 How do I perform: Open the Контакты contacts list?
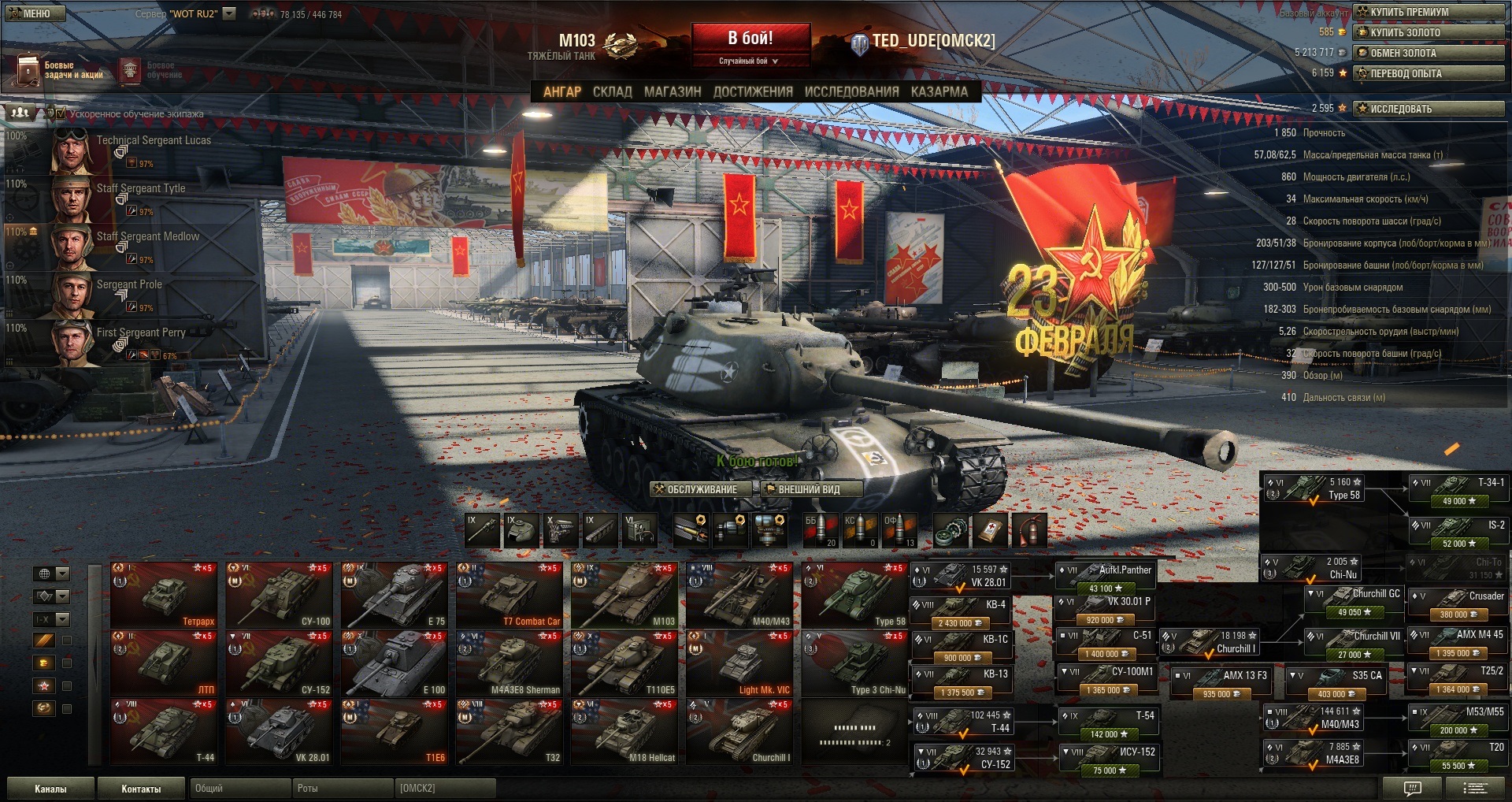pyautogui.click(x=141, y=789)
